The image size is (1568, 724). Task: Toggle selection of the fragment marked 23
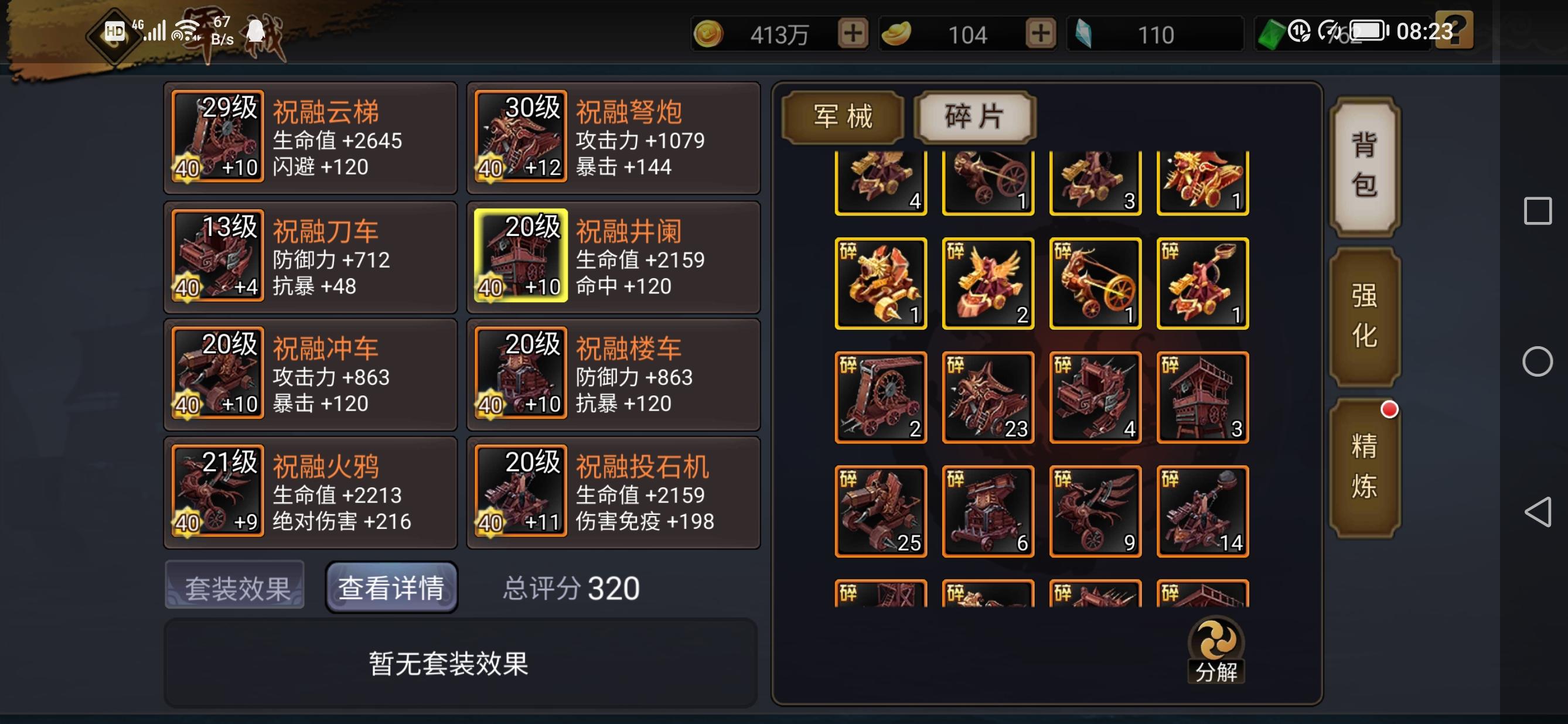tap(987, 397)
